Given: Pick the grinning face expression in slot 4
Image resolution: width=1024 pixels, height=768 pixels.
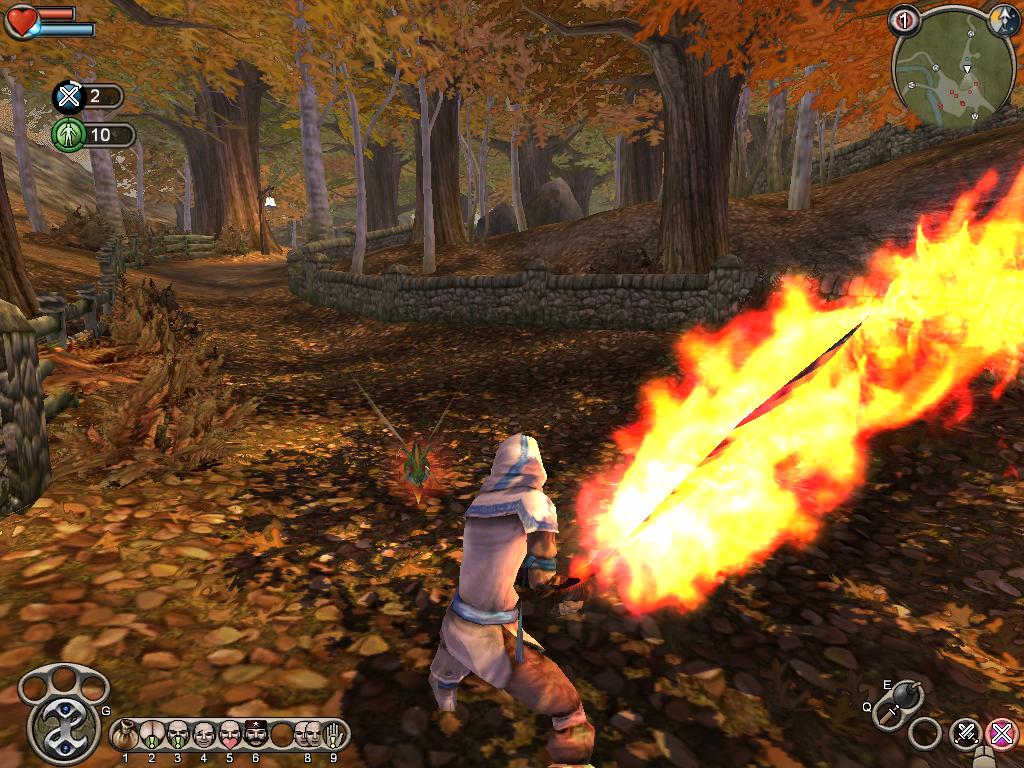Looking at the screenshot, I should pos(203,735).
